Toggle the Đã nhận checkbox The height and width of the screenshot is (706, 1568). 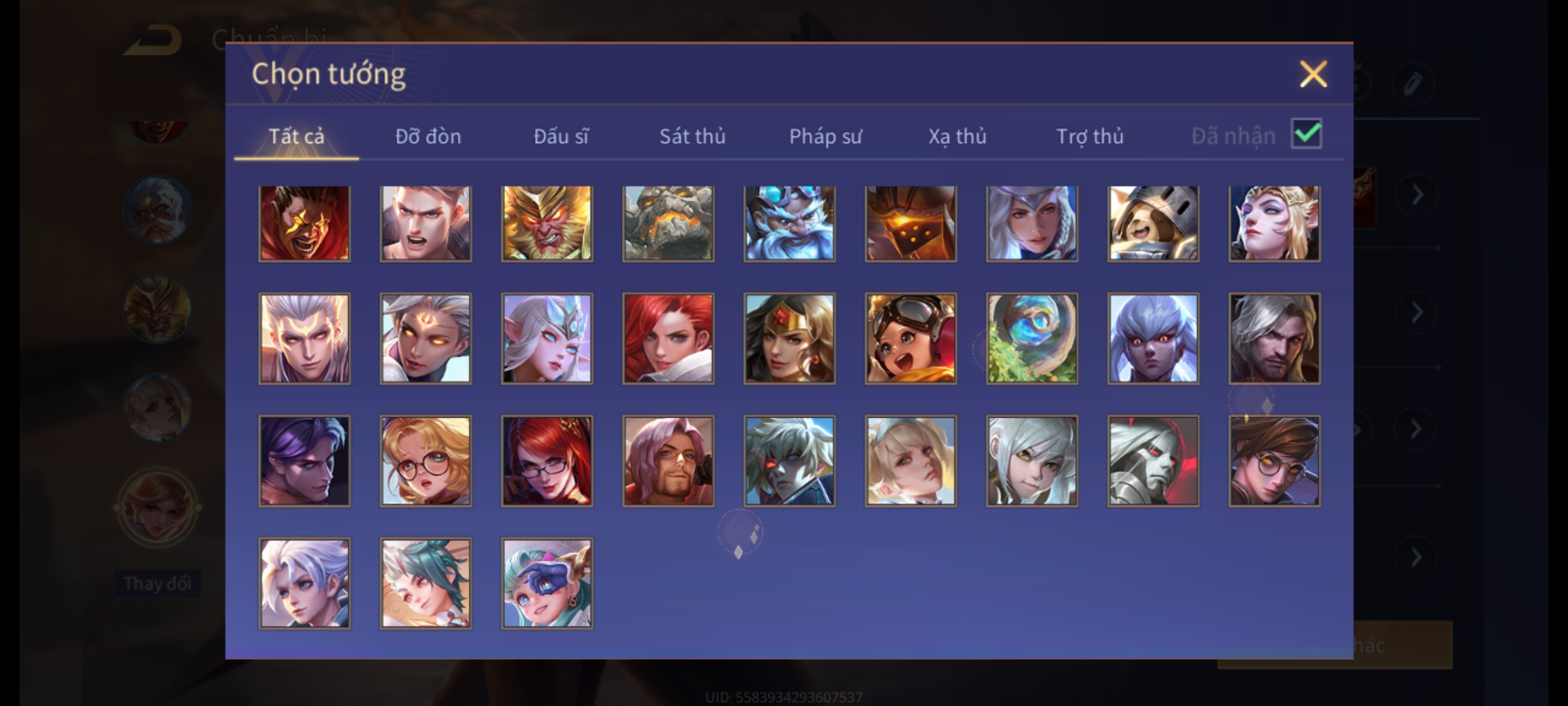click(1307, 134)
